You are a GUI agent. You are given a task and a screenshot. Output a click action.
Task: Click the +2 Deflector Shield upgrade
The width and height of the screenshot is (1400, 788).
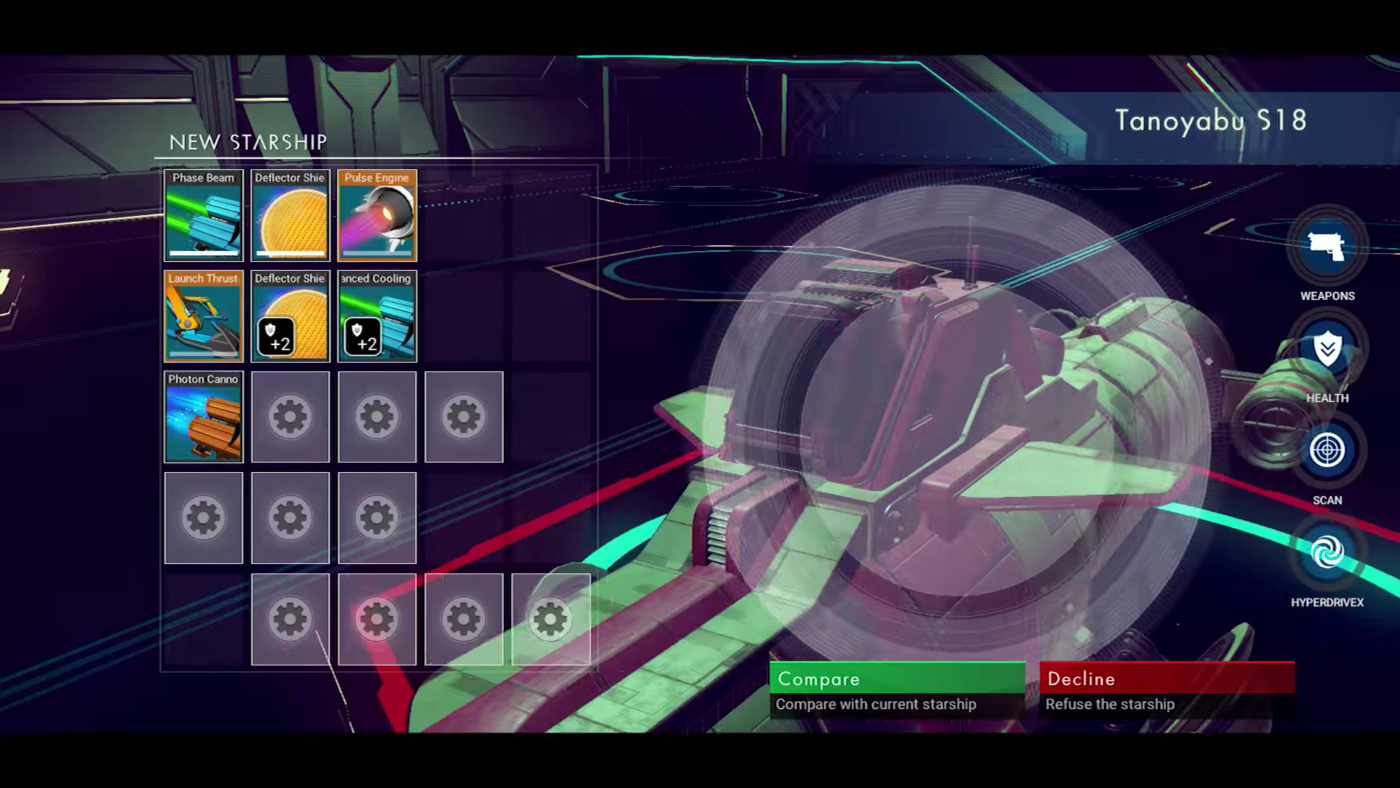click(290, 316)
